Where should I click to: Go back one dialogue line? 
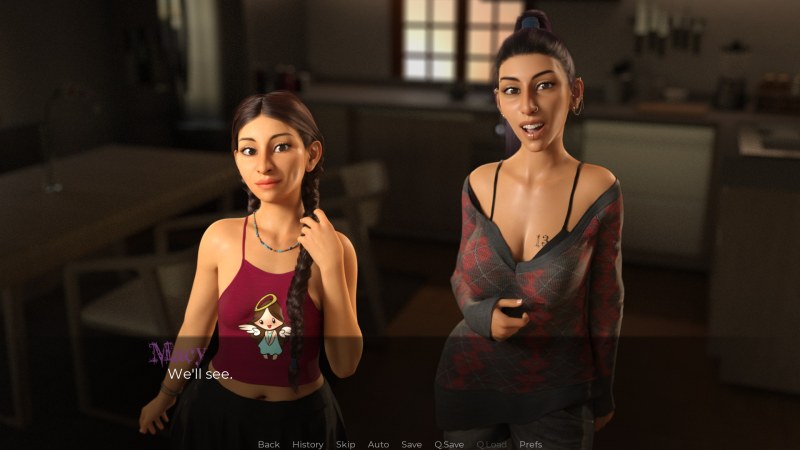click(x=268, y=444)
